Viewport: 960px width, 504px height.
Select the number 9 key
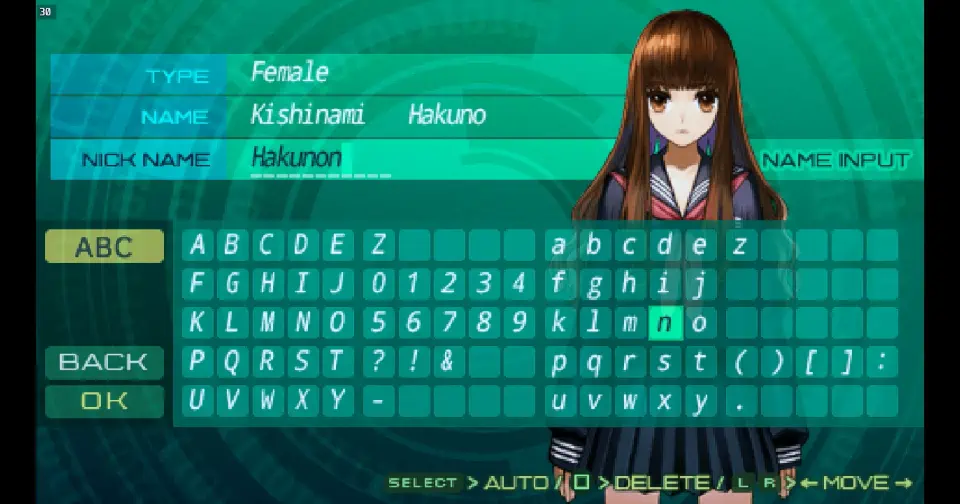518,323
